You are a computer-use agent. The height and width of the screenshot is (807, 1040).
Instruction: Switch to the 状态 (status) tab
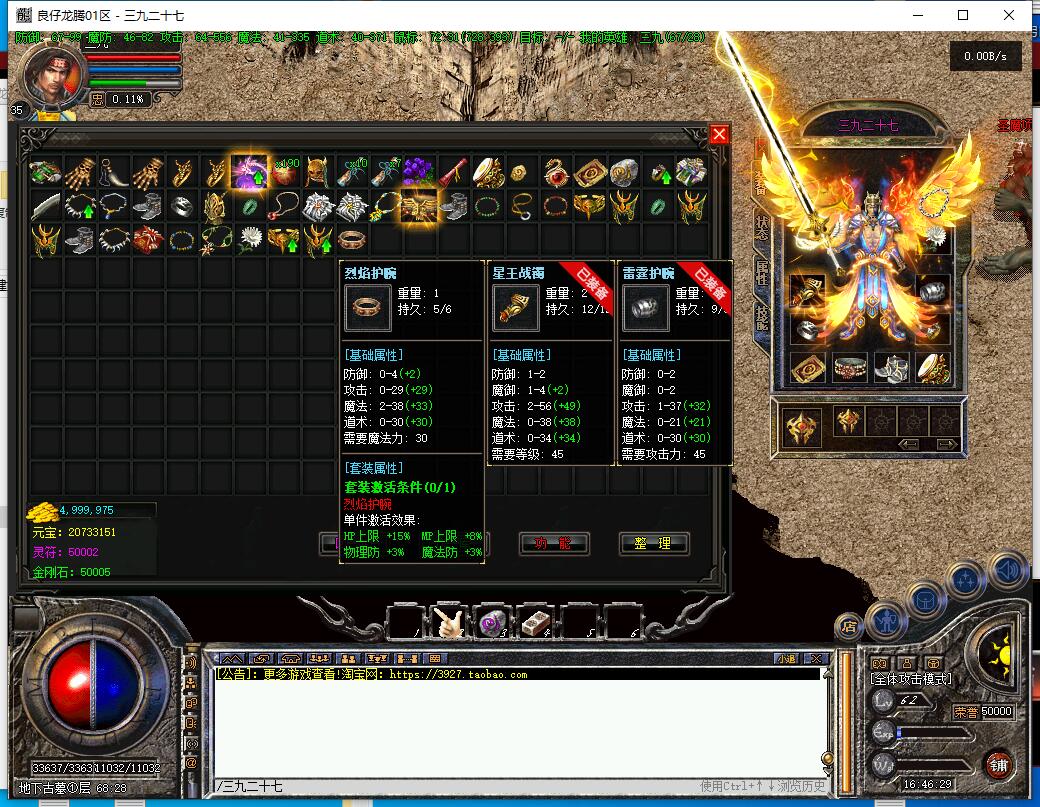click(x=762, y=229)
